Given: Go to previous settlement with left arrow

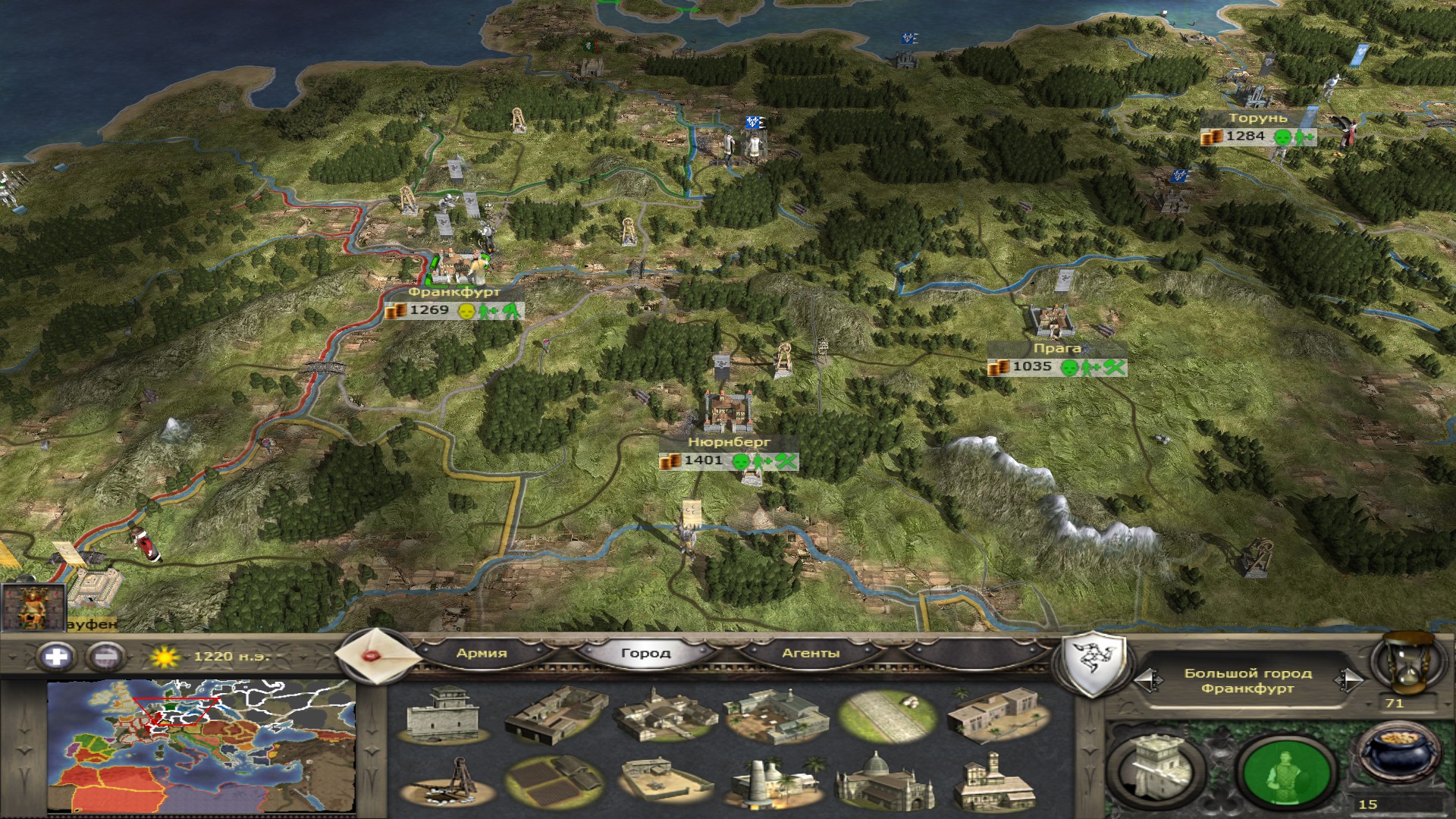Looking at the screenshot, I should pyautogui.click(x=1147, y=680).
